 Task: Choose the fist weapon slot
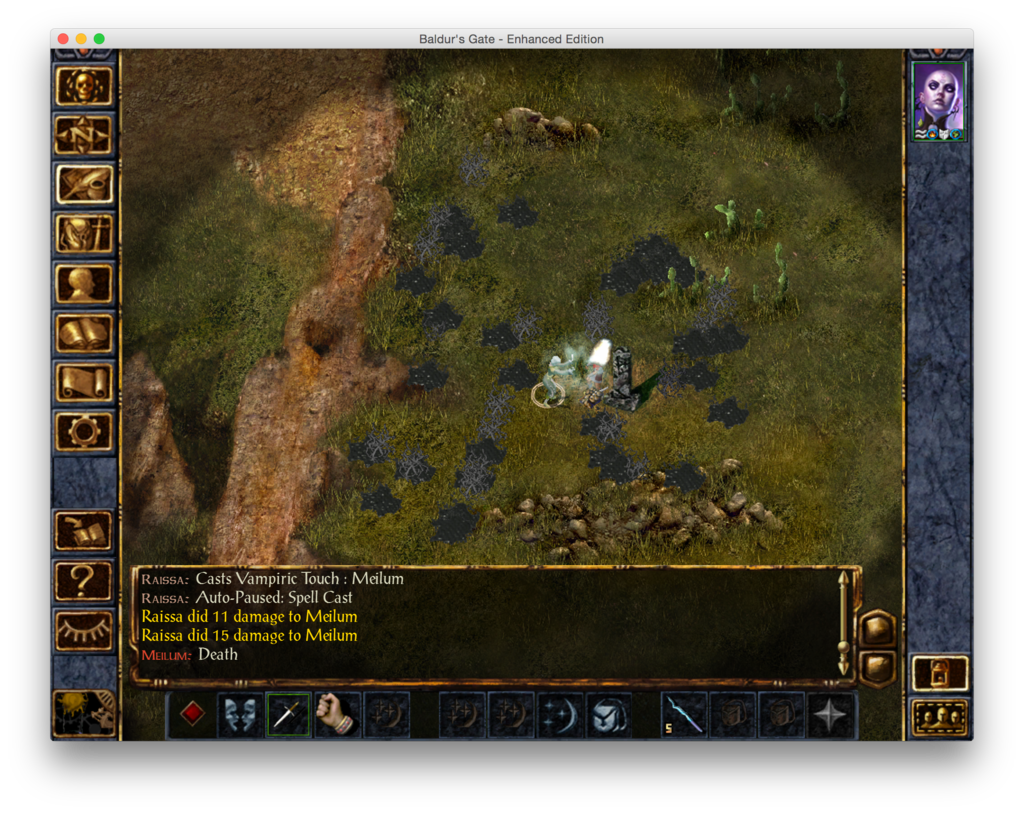[x=337, y=714]
